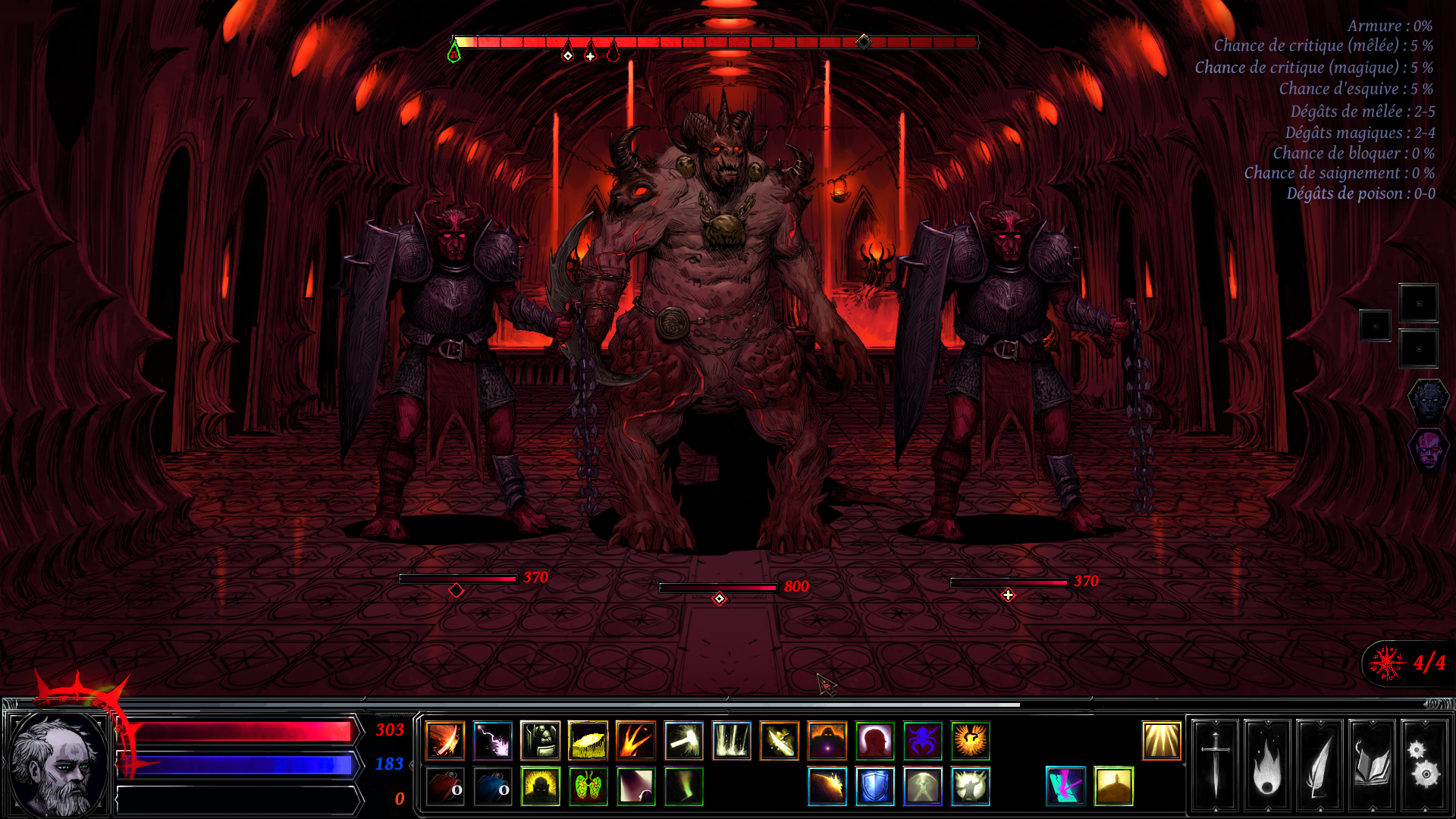Image resolution: width=1456 pixels, height=819 pixels.
Task: Cast the purple lightning spell
Action: pos(491,741)
